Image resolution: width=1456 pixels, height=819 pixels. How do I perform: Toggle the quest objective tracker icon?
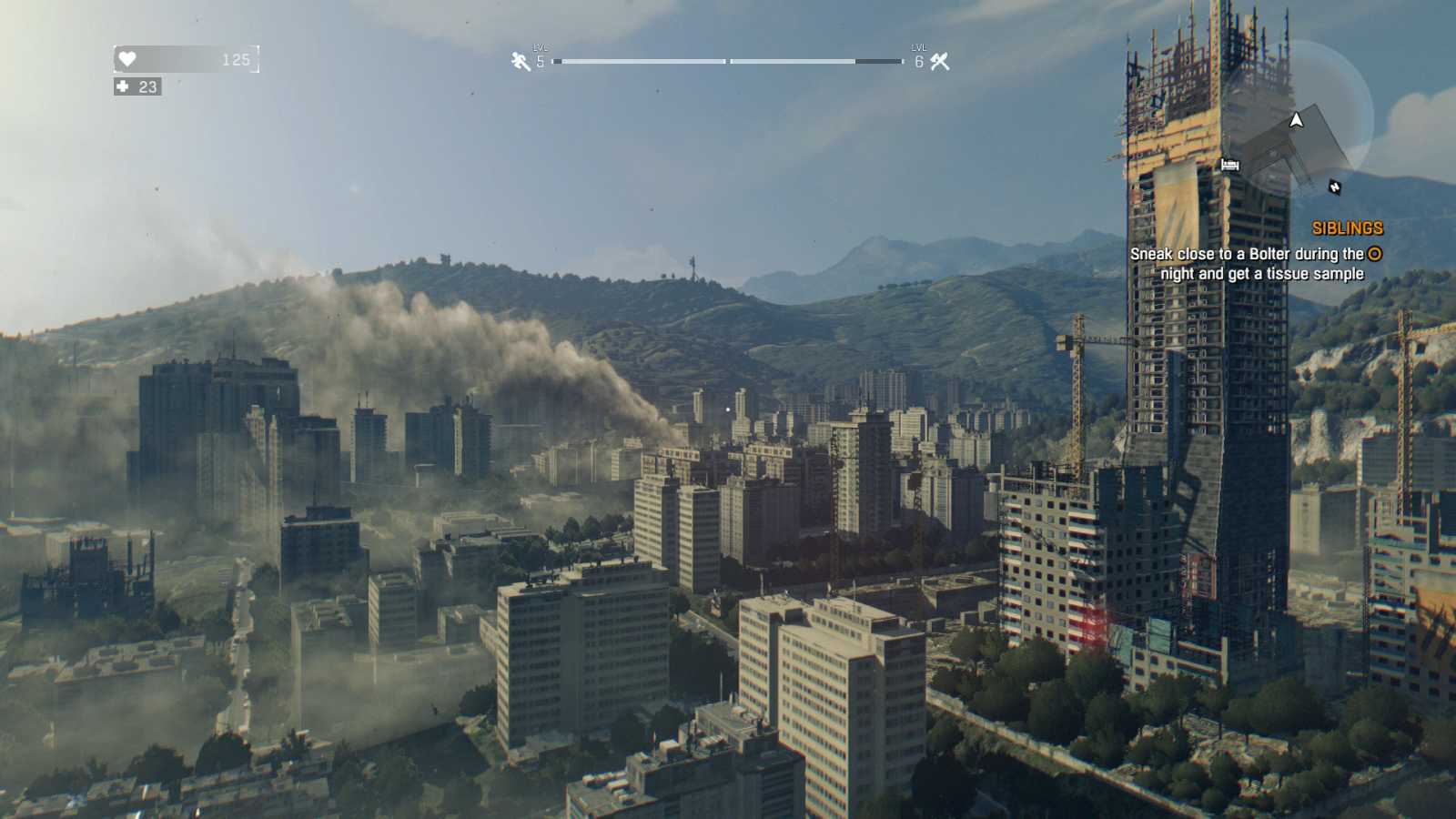pyautogui.click(x=1374, y=255)
